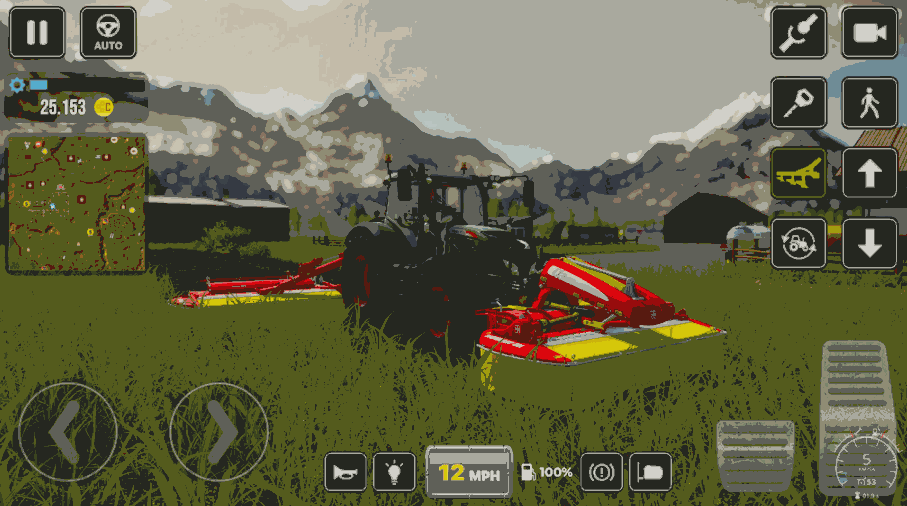
Task: Toggle the lights with the bulb icon
Action: [x=394, y=471]
